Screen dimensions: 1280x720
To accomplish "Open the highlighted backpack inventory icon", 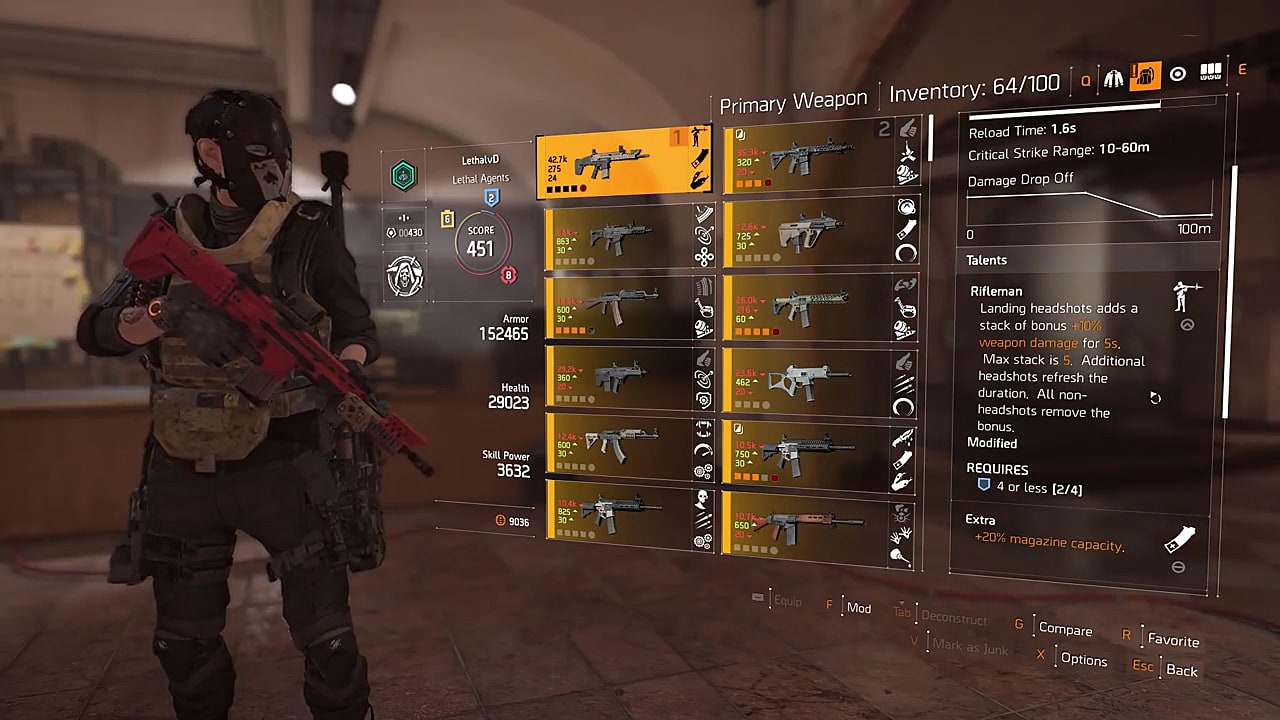I will point(1144,75).
